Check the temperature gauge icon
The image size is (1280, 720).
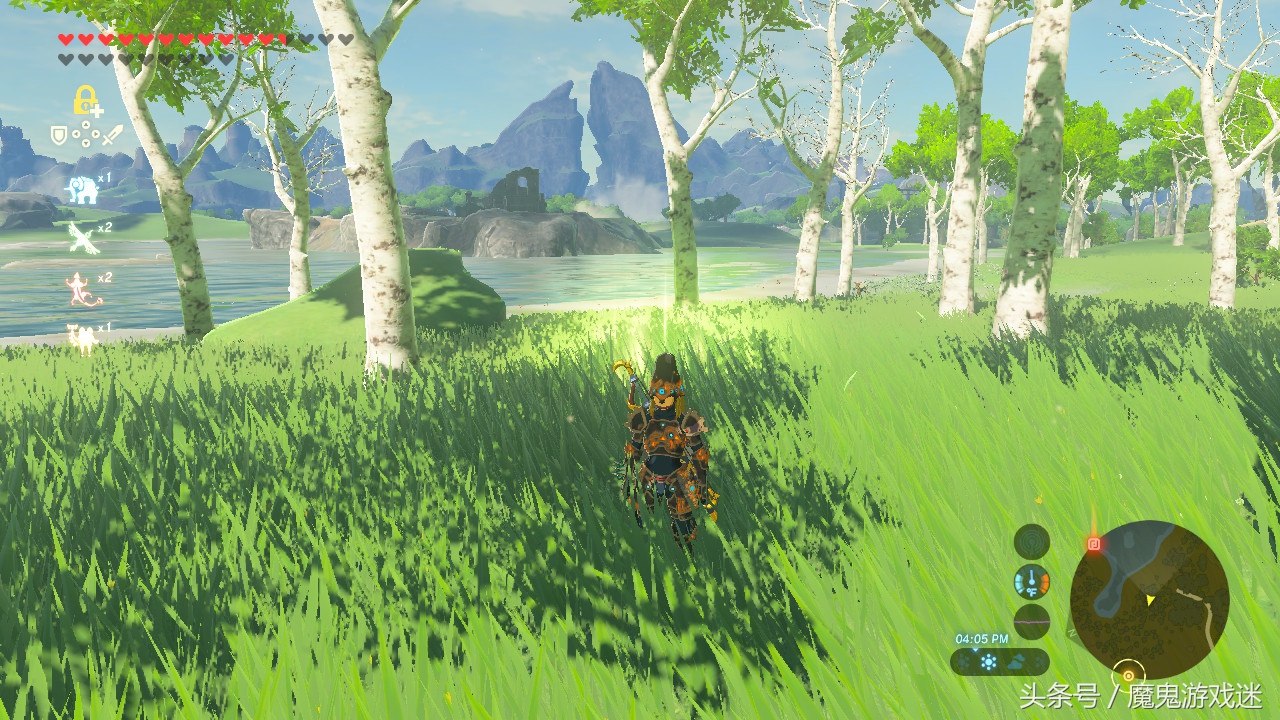(x=1031, y=581)
